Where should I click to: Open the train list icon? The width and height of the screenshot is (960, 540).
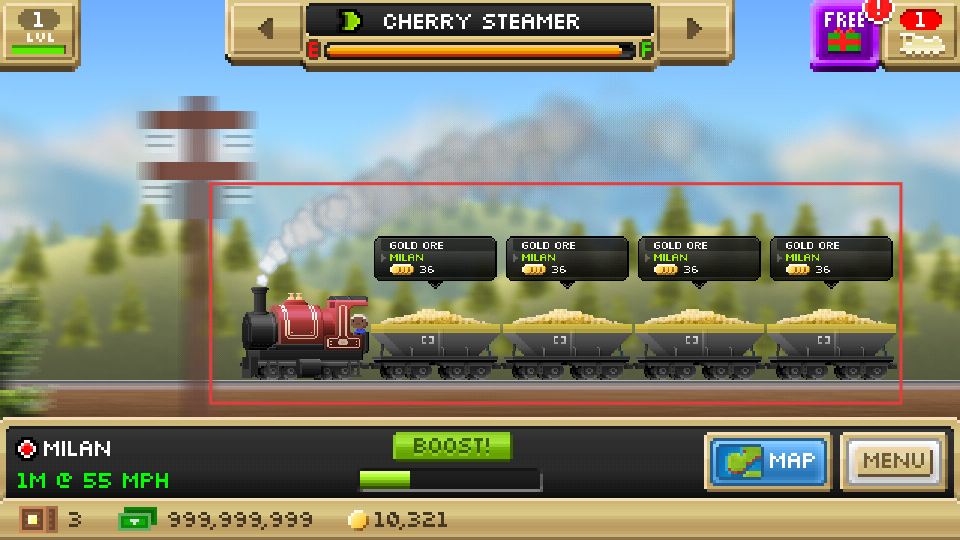coord(921,32)
